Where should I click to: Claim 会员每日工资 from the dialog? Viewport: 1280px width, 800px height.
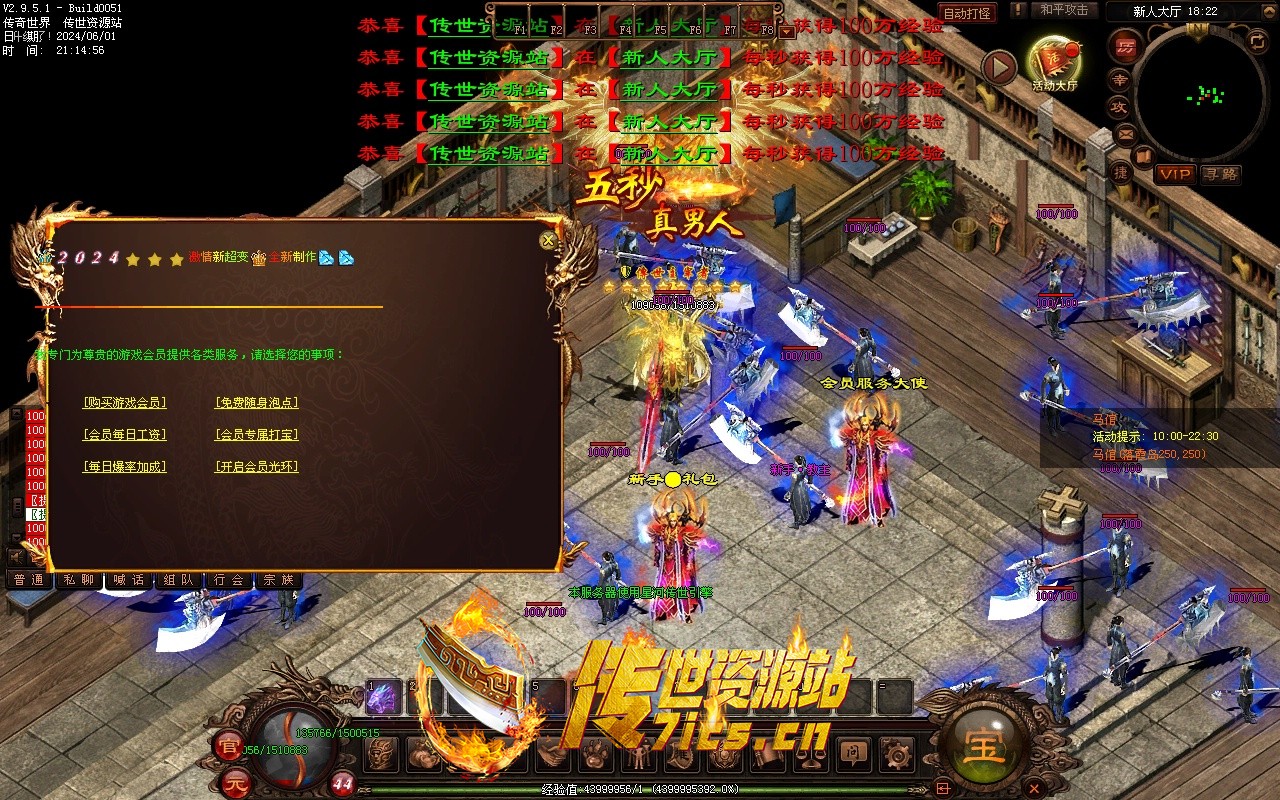pyautogui.click(x=125, y=435)
